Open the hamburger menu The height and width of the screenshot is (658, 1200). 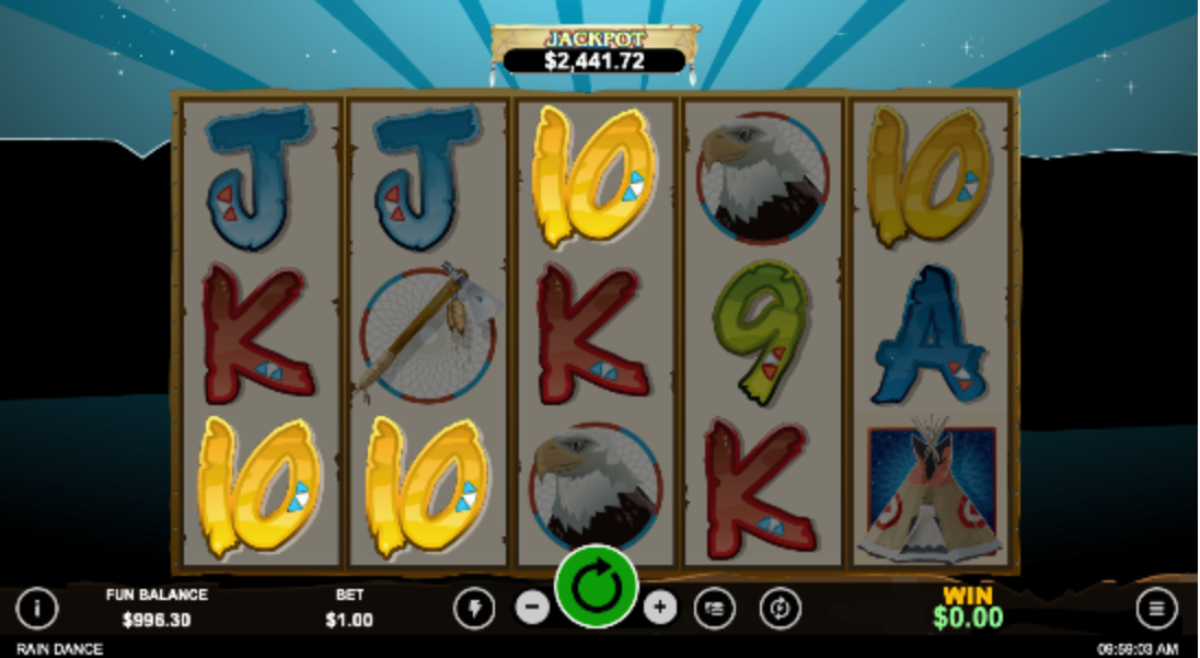pos(1156,608)
